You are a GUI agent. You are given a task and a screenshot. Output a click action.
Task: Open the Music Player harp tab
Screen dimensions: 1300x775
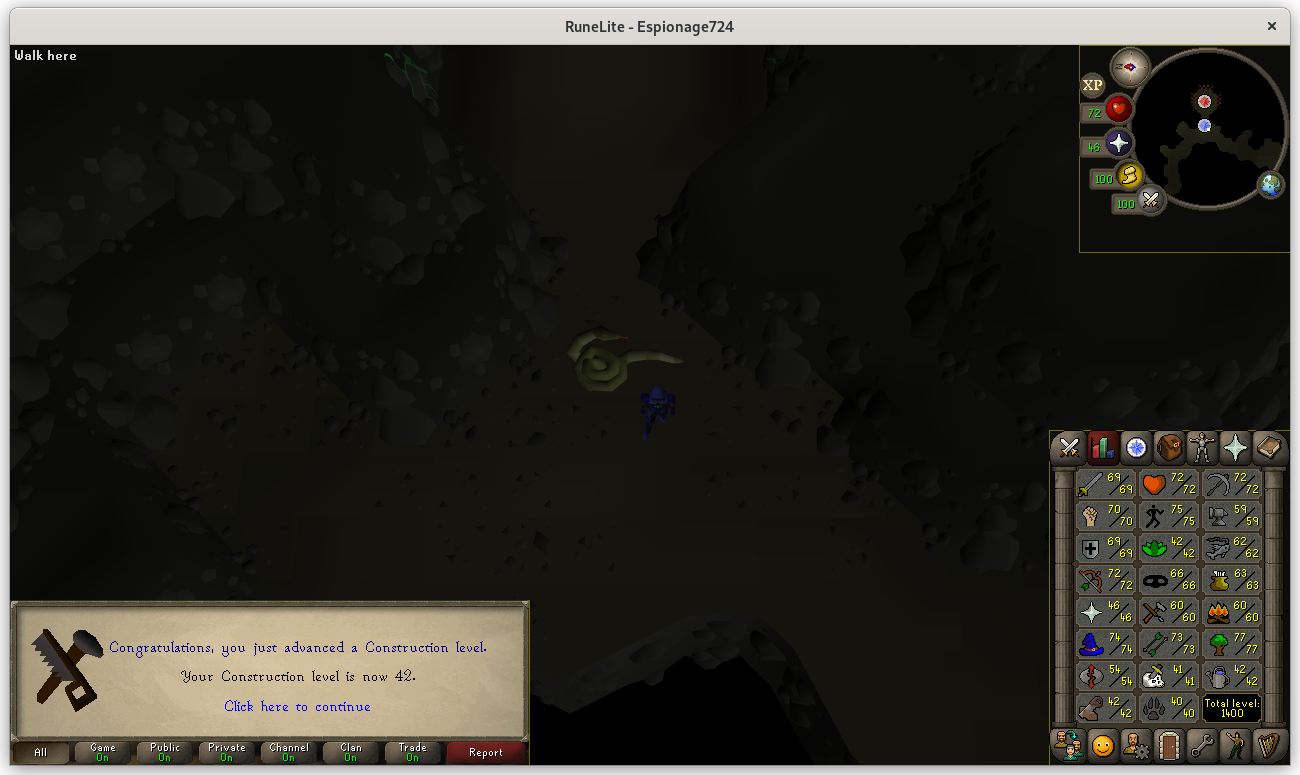click(x=1268, y=745)
